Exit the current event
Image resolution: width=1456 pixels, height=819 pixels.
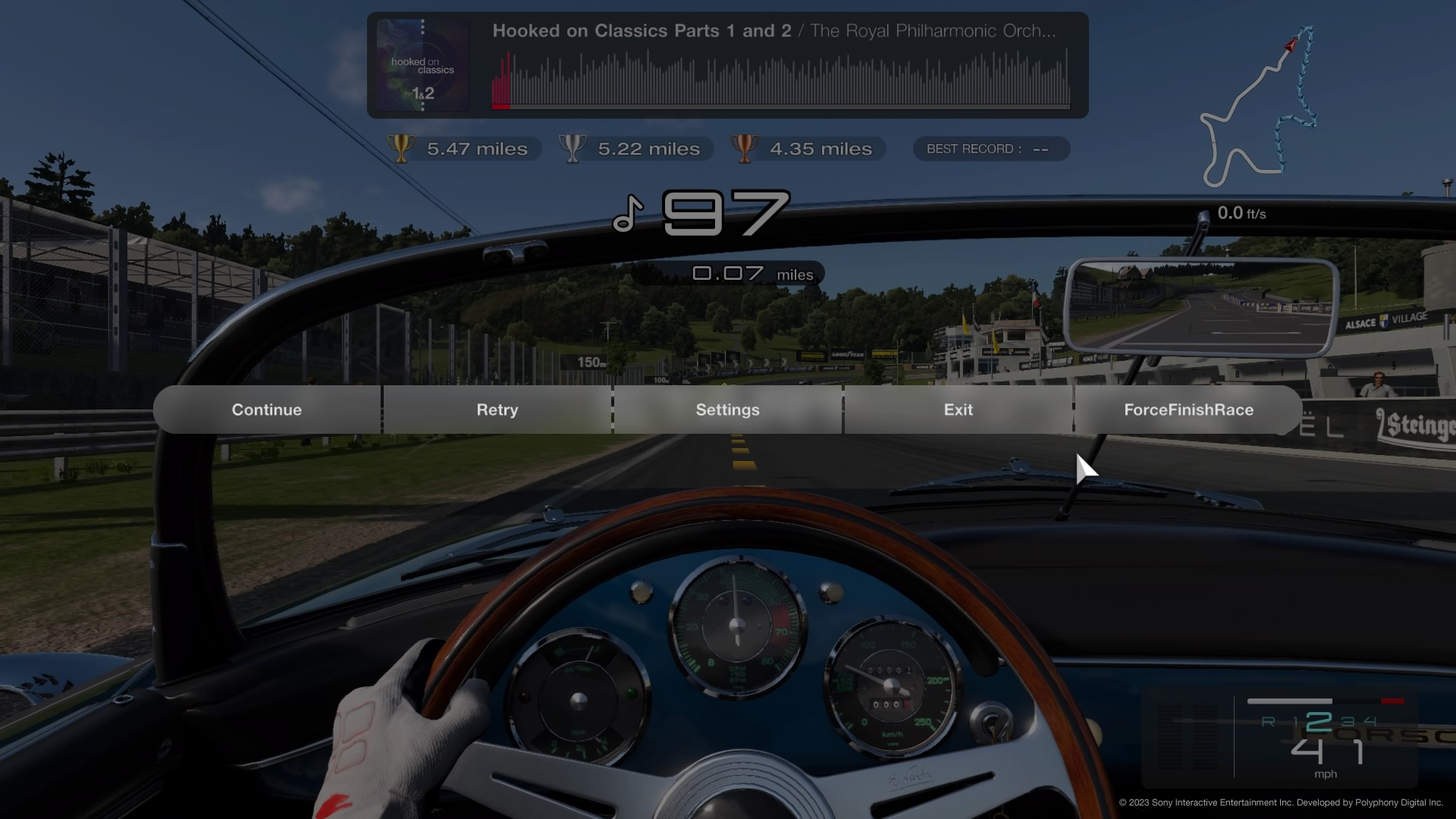(958, 409)
